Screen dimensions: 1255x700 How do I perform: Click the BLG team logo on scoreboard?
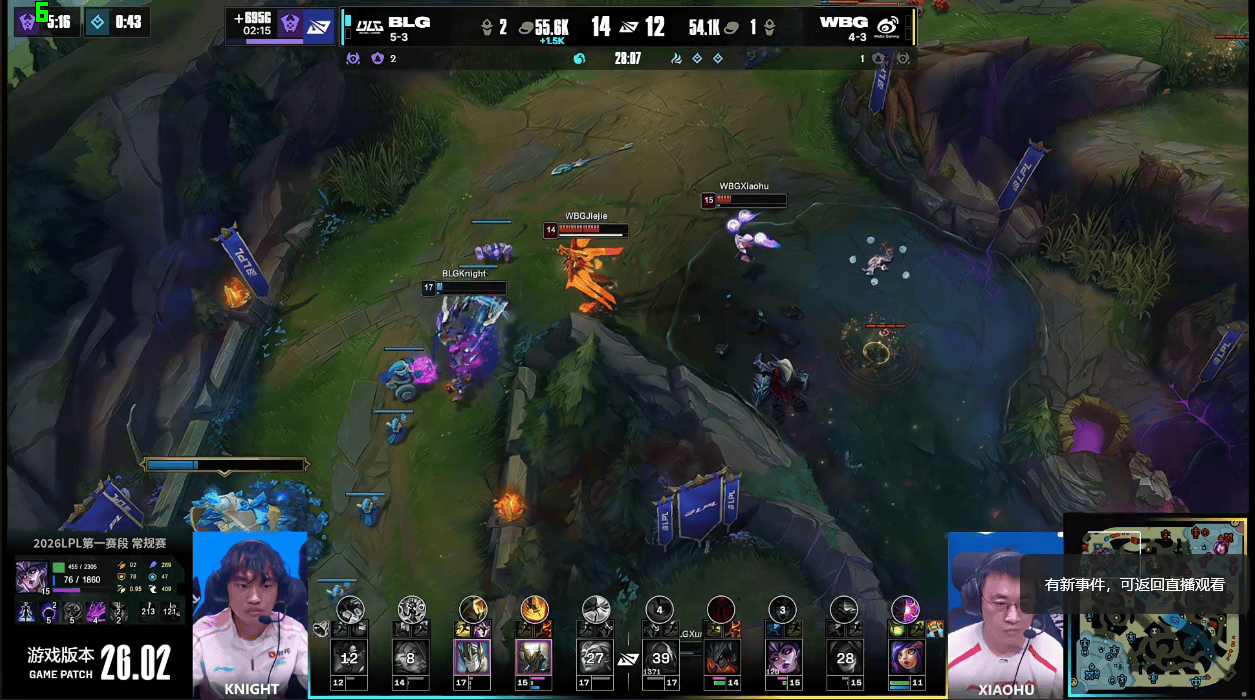pyautogui.click(x=370, y=23)
